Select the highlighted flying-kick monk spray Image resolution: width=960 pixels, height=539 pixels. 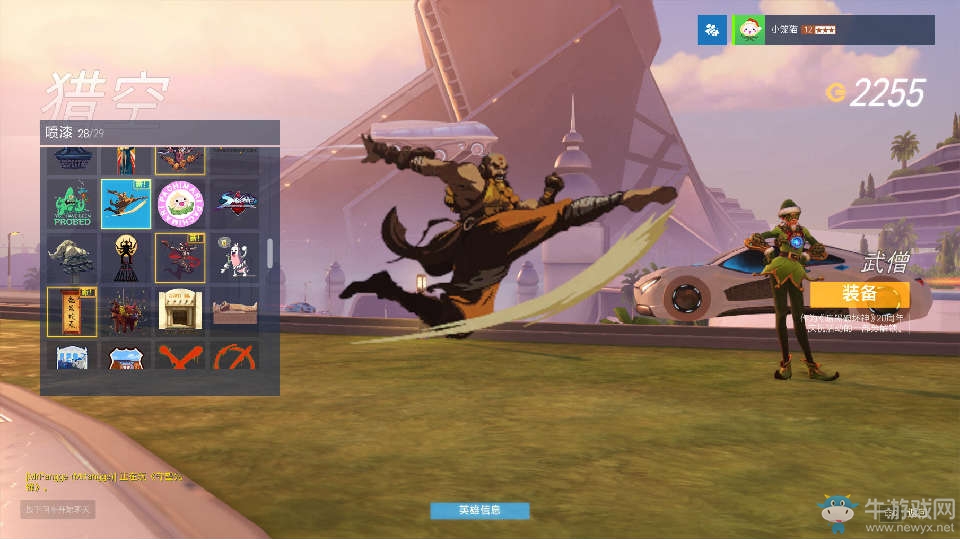click(126, 204)
